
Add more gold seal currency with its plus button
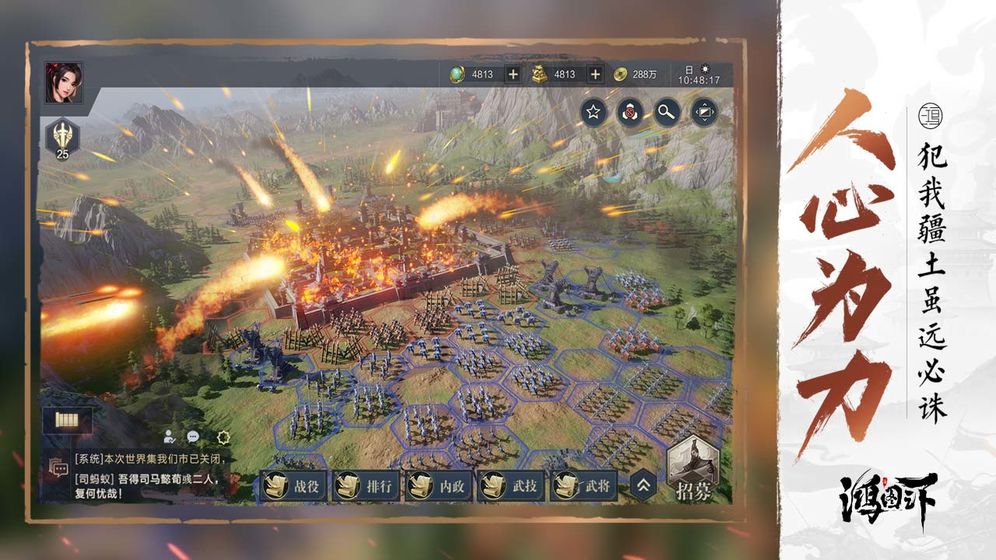[595, 74]
